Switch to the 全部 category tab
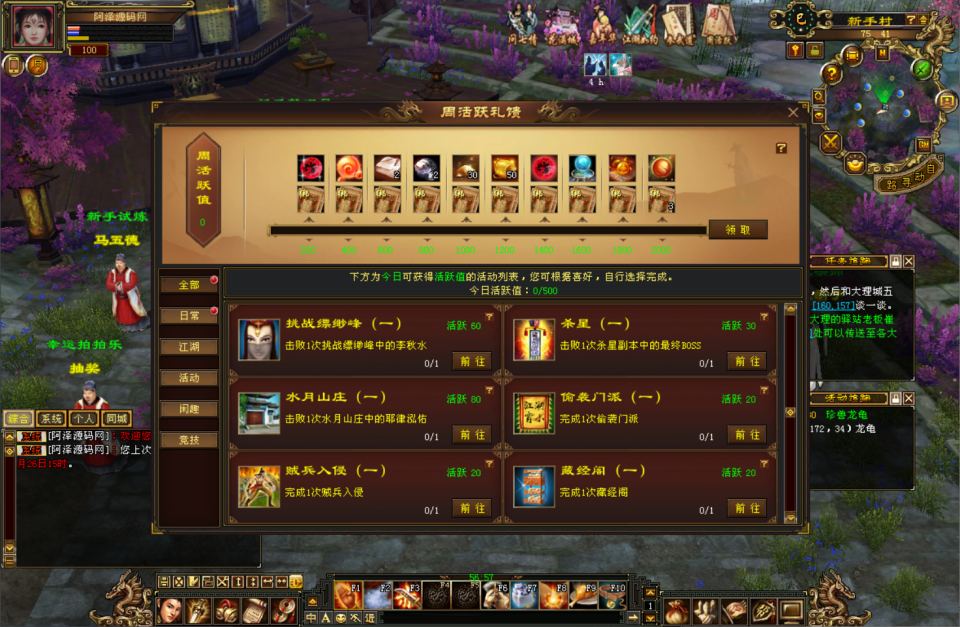The height and width of the screenshot is (627, 960). [188, 285]
